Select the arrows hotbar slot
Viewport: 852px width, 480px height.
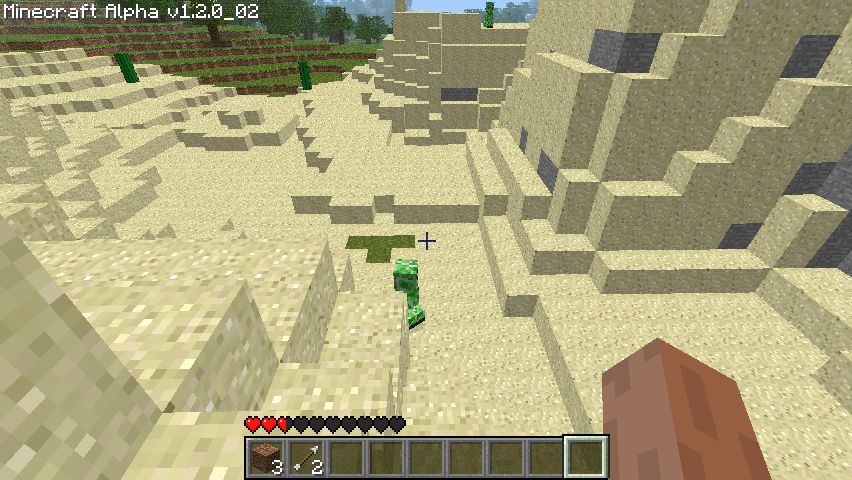[306, 458]
